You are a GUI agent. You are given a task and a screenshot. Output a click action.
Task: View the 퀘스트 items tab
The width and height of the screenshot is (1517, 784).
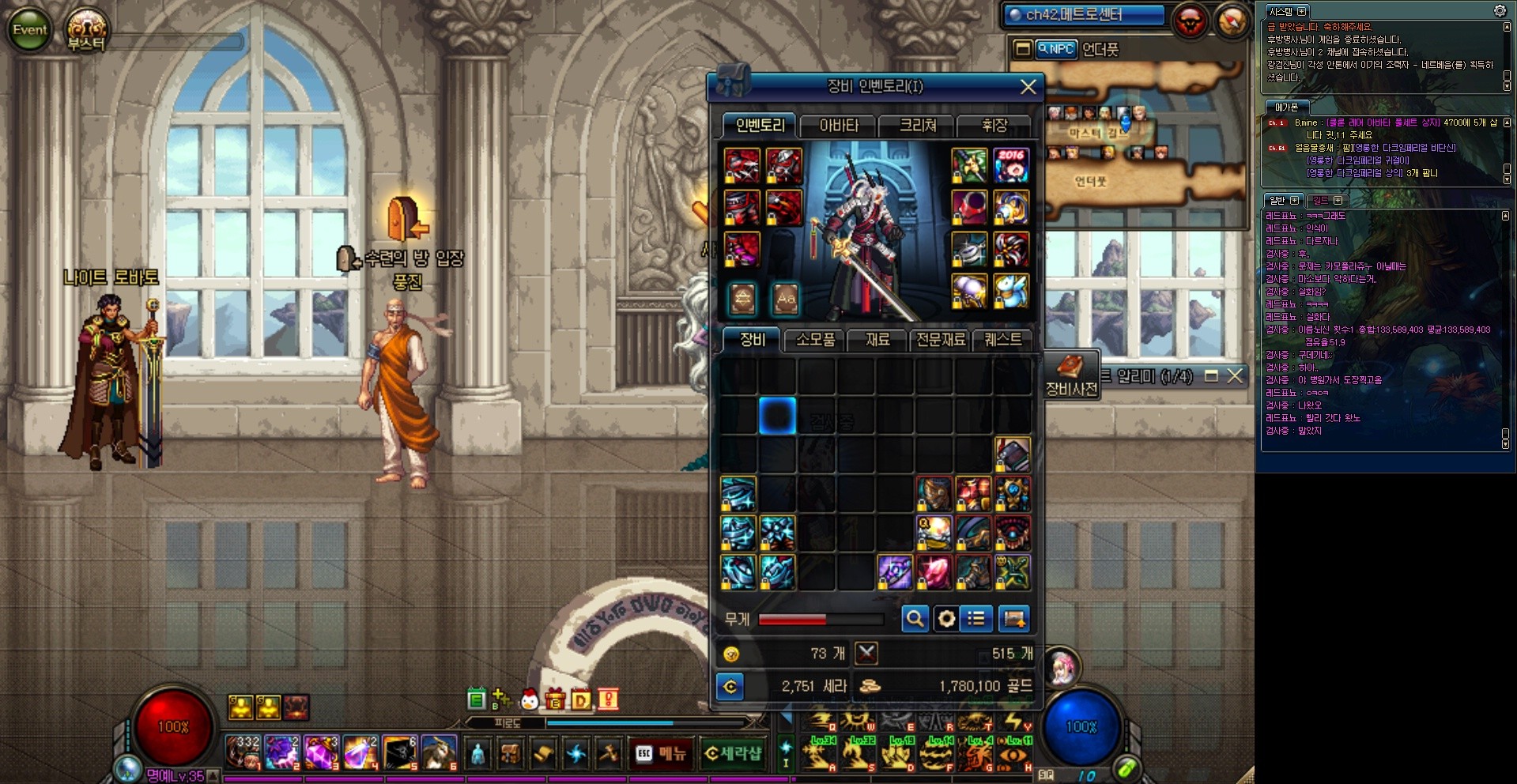pos(1003,340)
